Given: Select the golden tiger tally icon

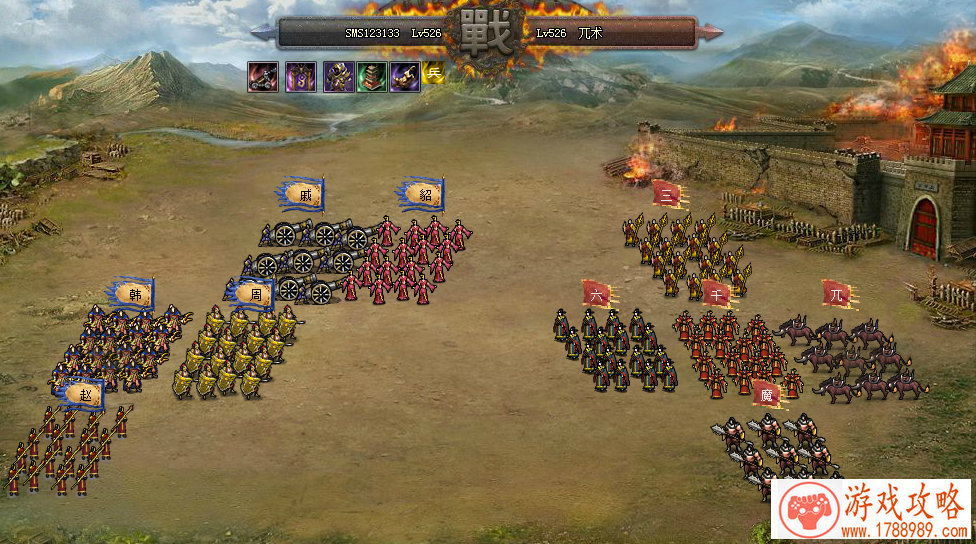Looking at the screenshot, I should (405, 76).
